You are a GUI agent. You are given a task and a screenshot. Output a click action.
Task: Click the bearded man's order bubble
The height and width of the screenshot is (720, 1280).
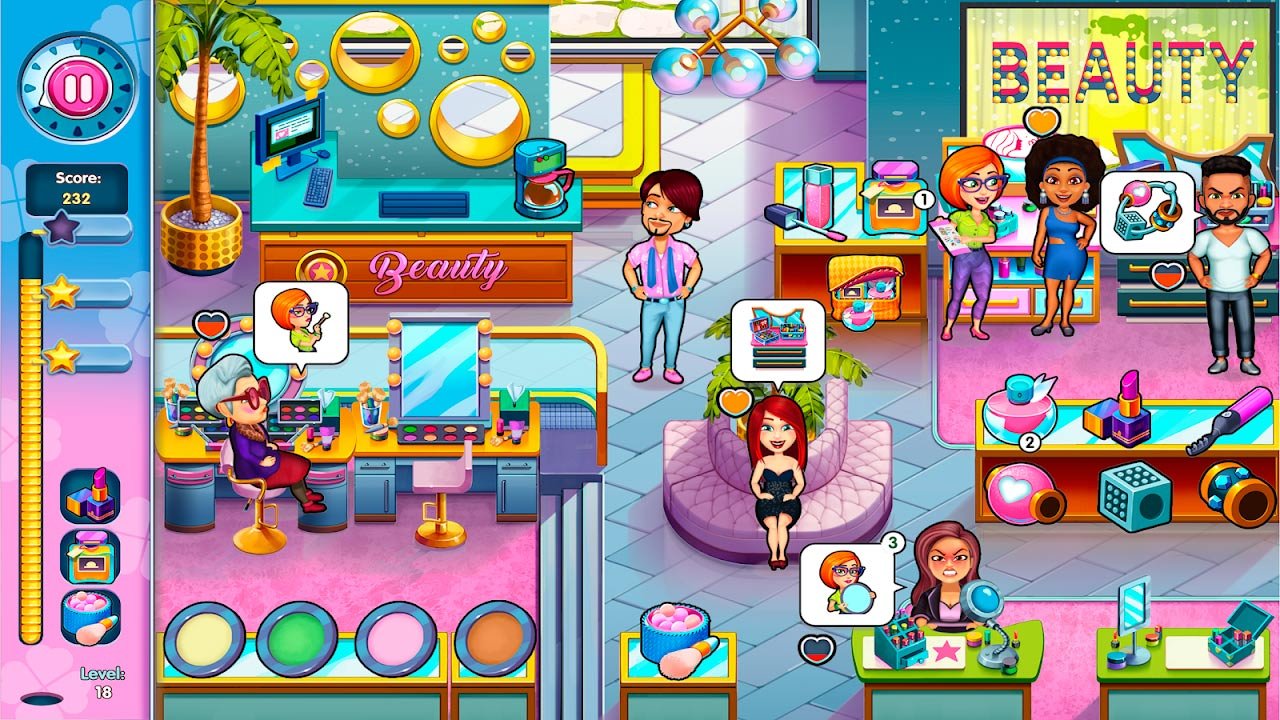[1146, 212]
